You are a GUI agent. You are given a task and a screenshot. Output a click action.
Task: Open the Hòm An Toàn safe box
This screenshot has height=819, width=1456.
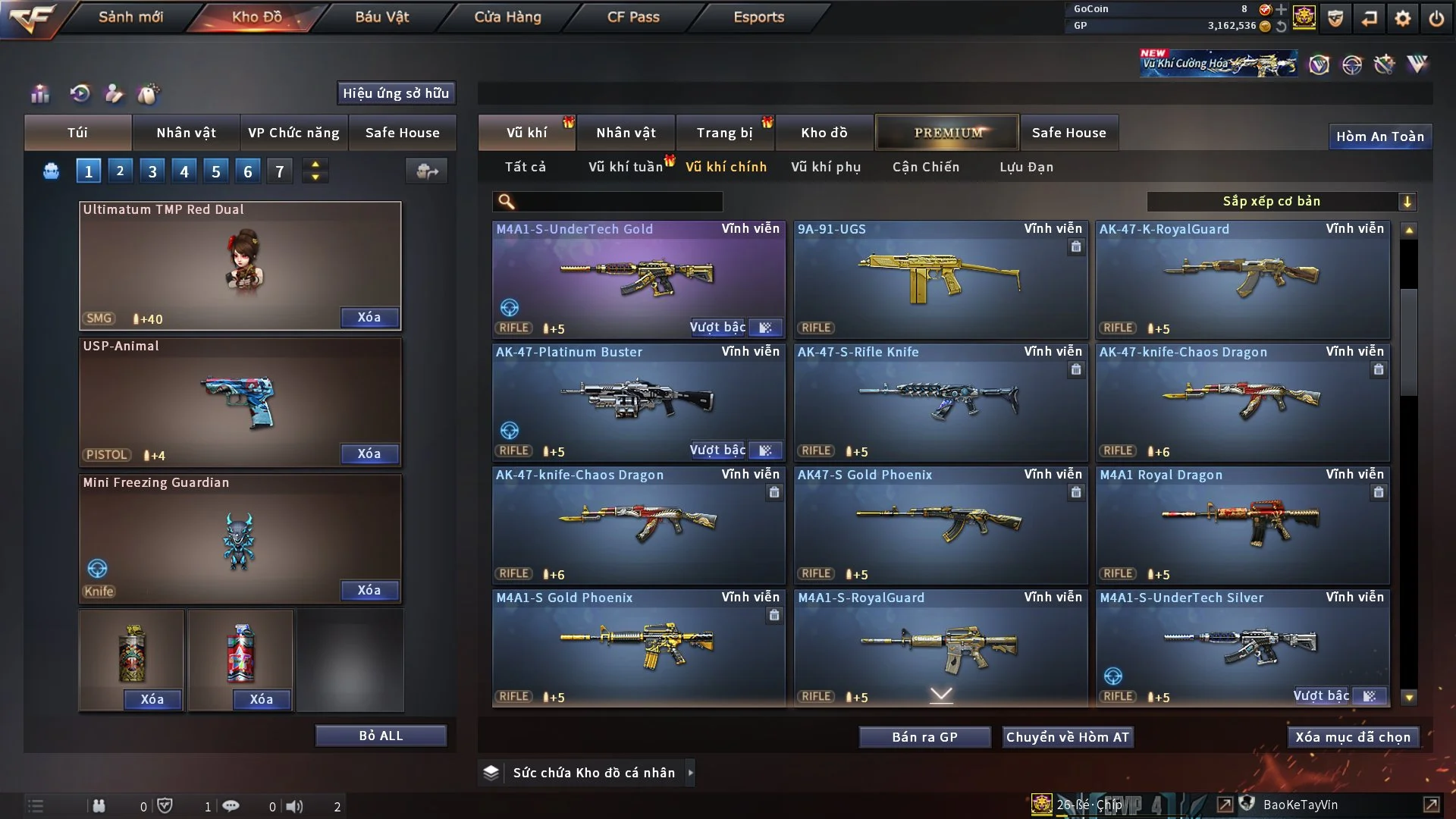click(x=1379, y=136)
